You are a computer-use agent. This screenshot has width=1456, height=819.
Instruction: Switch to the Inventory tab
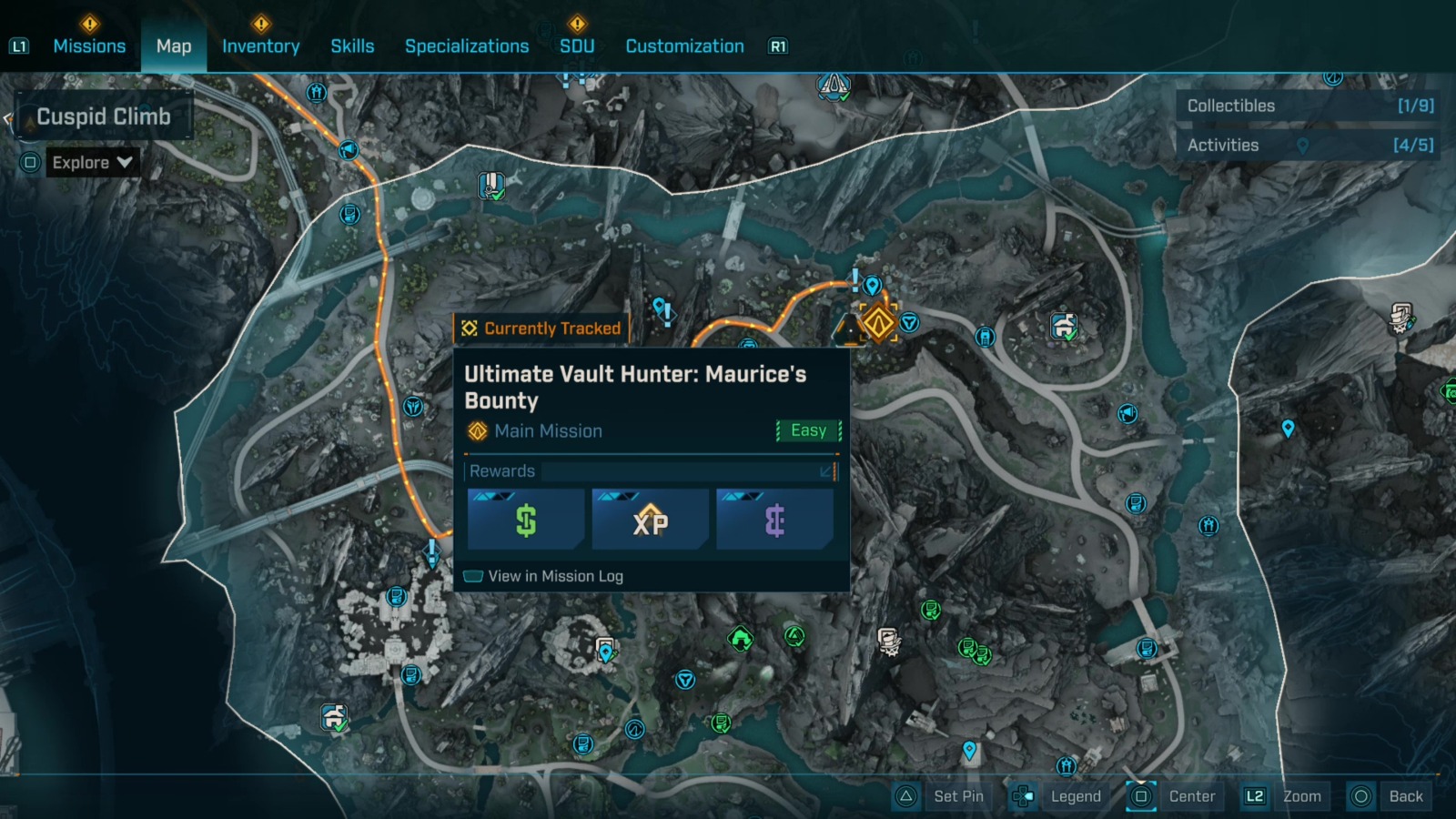(x=261, y=45)
